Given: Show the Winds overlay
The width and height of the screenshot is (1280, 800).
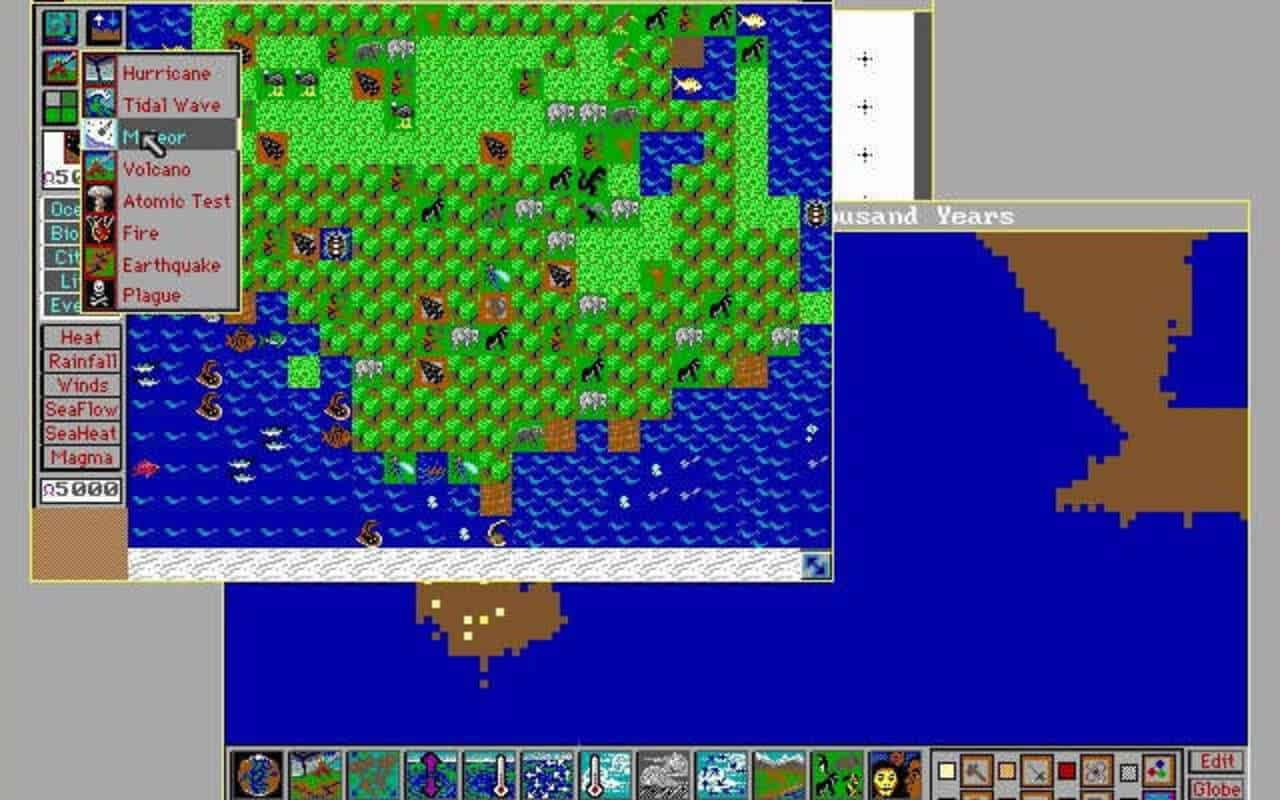Looking at the screenshot, I should (x=83, y=386).
